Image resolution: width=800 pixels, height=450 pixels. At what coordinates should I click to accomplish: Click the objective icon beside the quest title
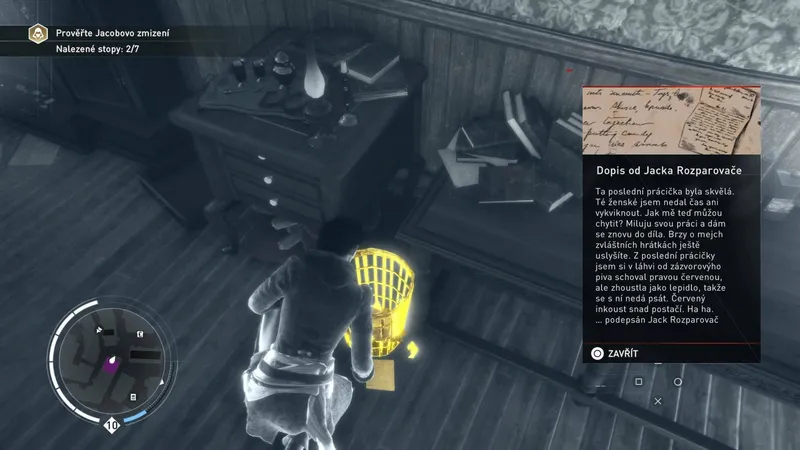[39, 34]
